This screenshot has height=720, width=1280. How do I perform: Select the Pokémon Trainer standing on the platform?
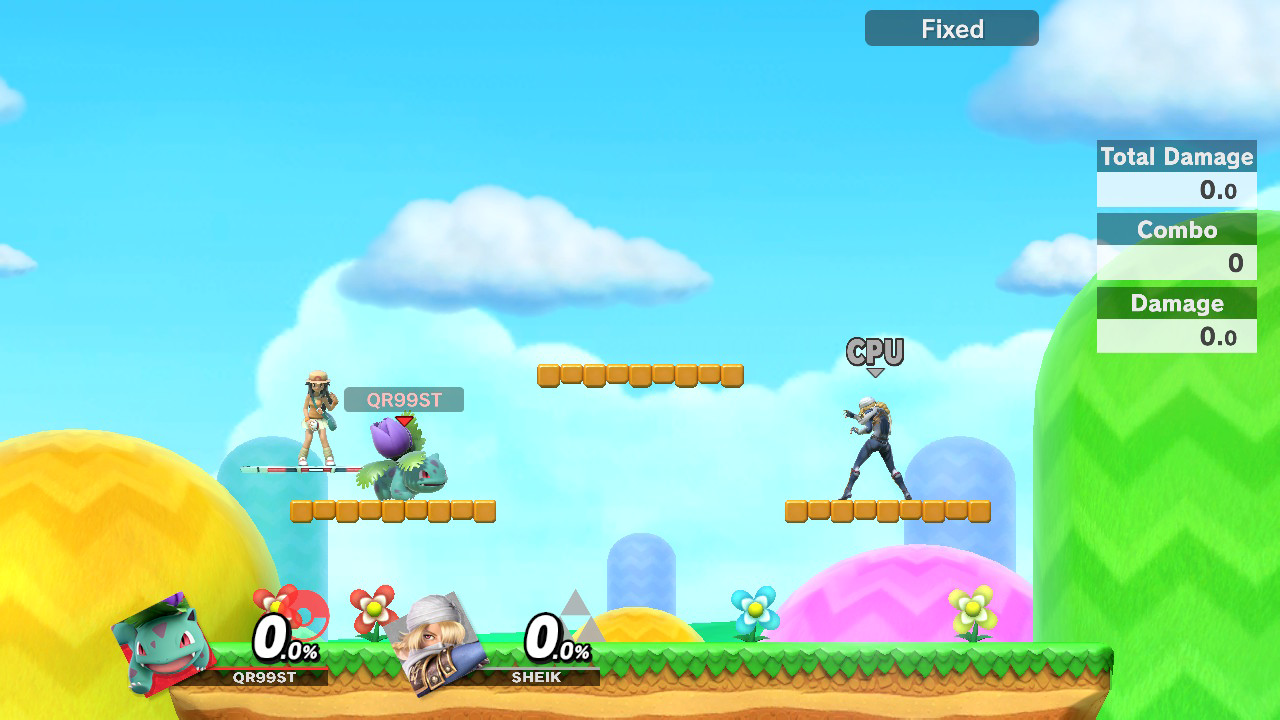point(318,425)
